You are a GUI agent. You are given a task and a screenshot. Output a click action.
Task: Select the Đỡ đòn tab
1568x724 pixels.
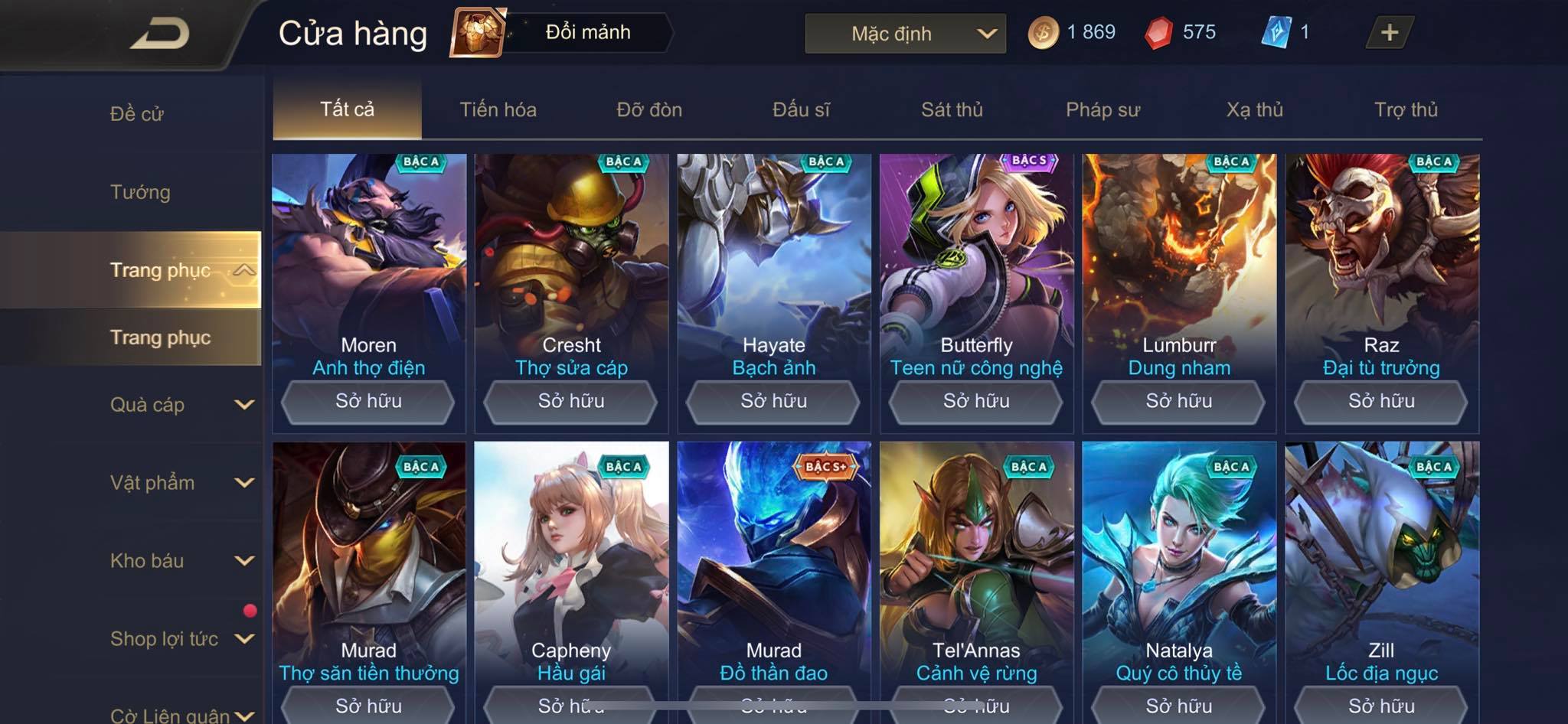click(649, 109)
